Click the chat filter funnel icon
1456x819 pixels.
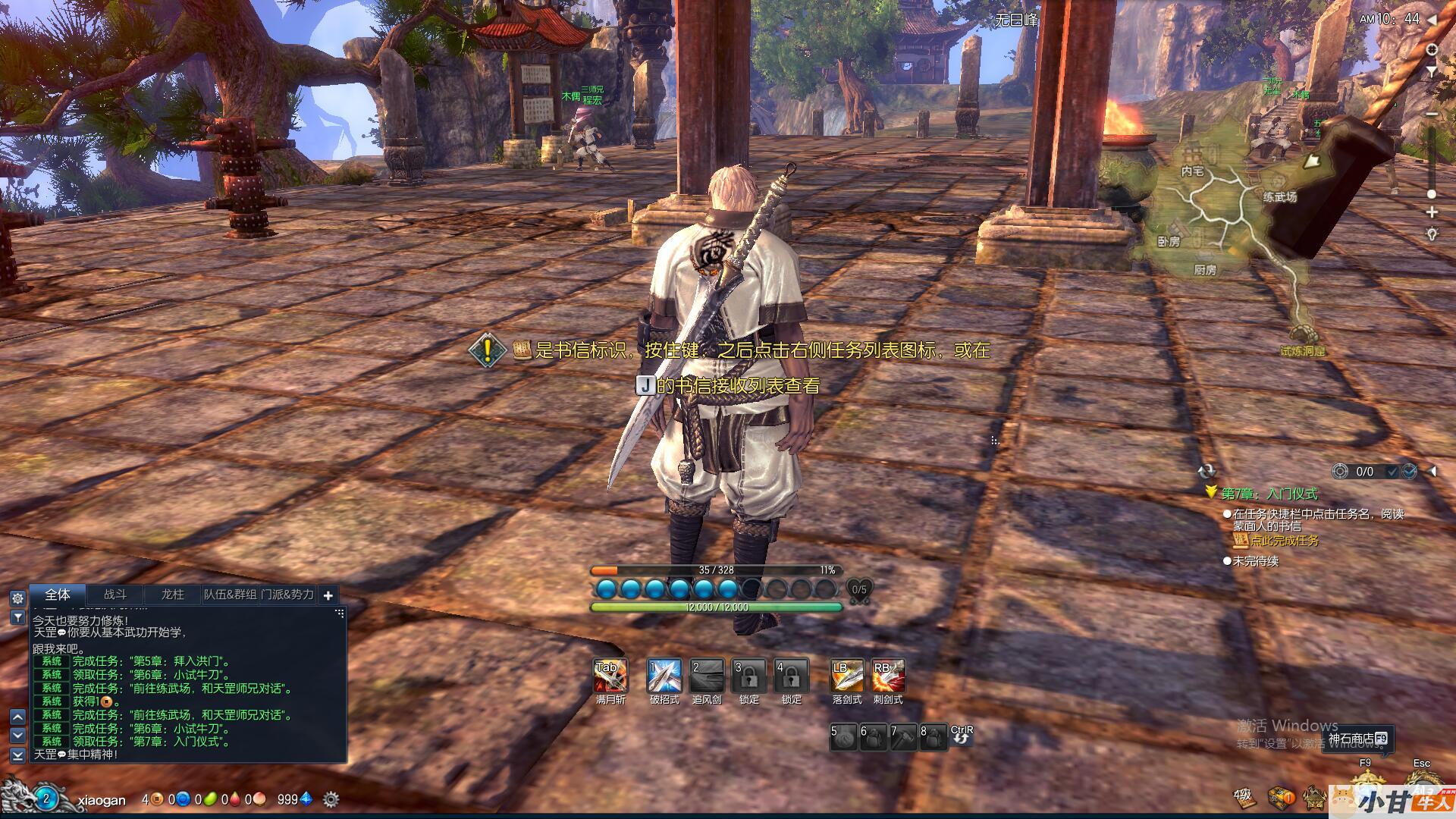[x=17, y=618]
